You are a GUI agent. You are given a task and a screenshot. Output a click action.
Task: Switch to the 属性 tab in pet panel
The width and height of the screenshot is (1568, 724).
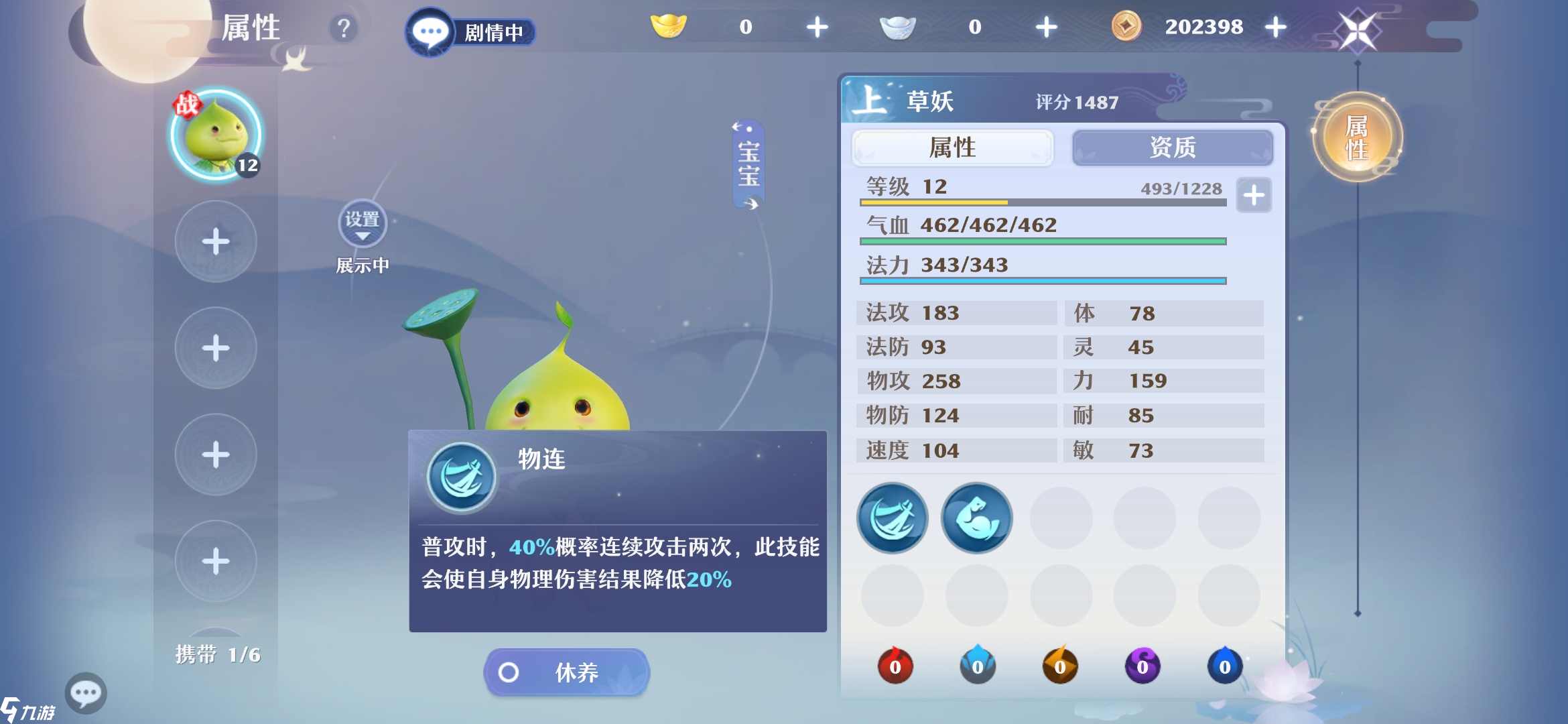952,148
